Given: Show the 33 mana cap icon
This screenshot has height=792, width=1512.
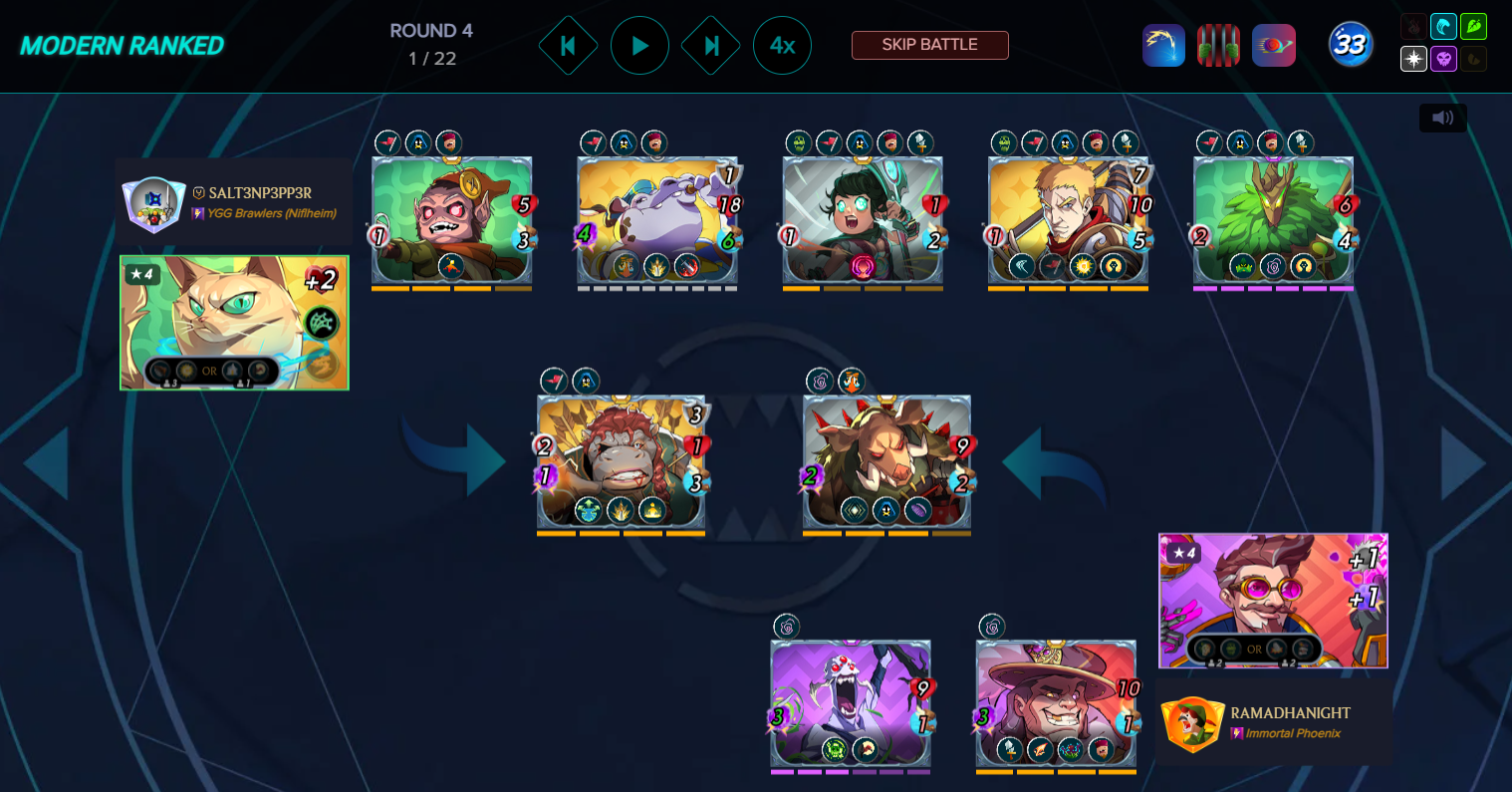Looking at the screenshot, I should (x=1350, y=45).
